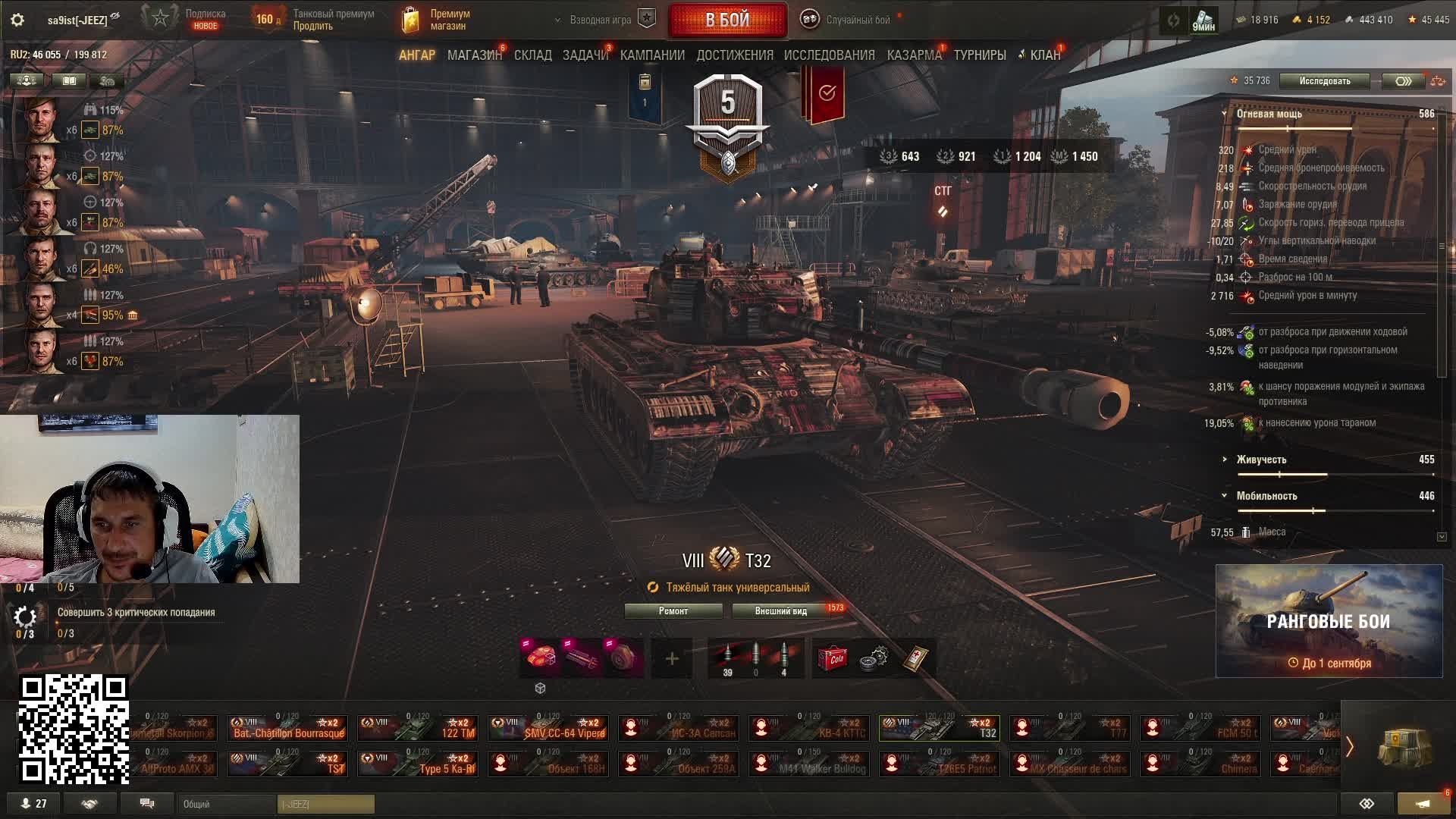This screenshot has width=1456, height=819.
Task: Collapse the Огневая мощь stats section
Action: pyautogui.click(x=1224, y=114)
